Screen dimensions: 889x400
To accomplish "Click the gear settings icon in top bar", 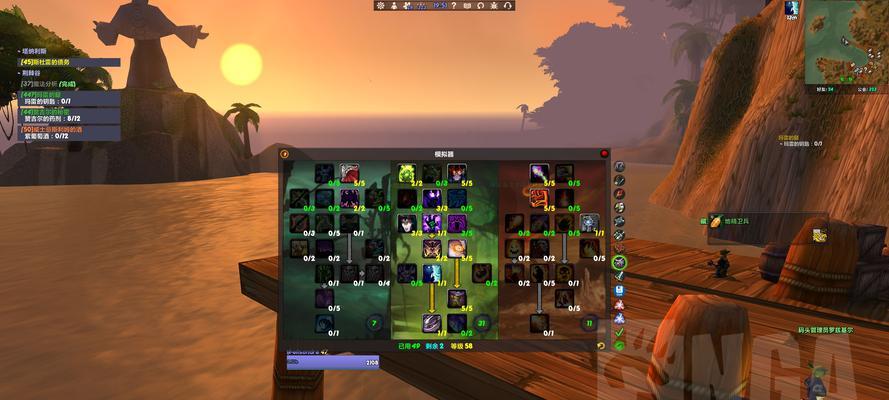I will [x=381, y=6].
